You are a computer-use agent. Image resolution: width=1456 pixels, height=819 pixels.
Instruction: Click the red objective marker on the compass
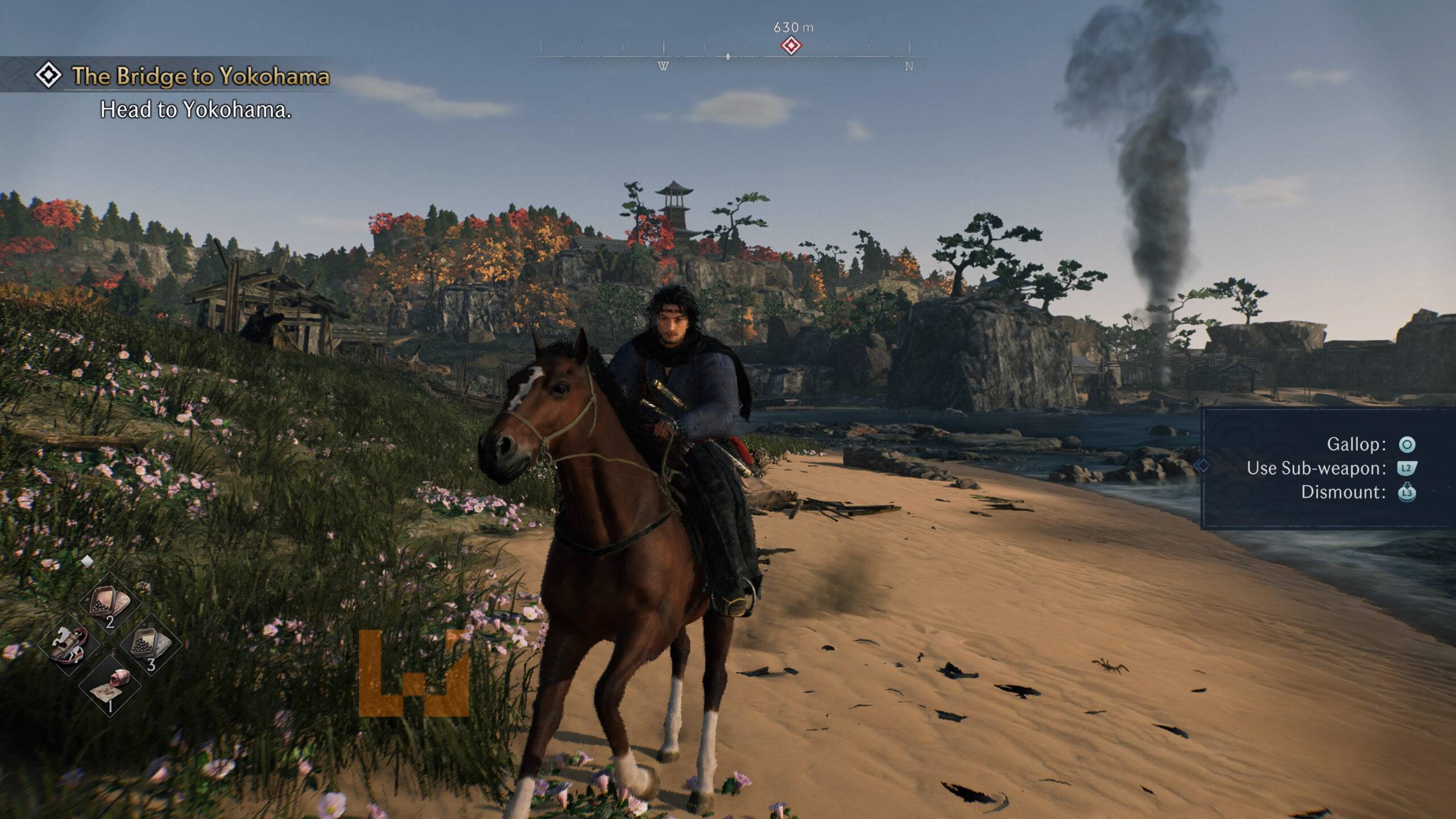tap(791, 46)
